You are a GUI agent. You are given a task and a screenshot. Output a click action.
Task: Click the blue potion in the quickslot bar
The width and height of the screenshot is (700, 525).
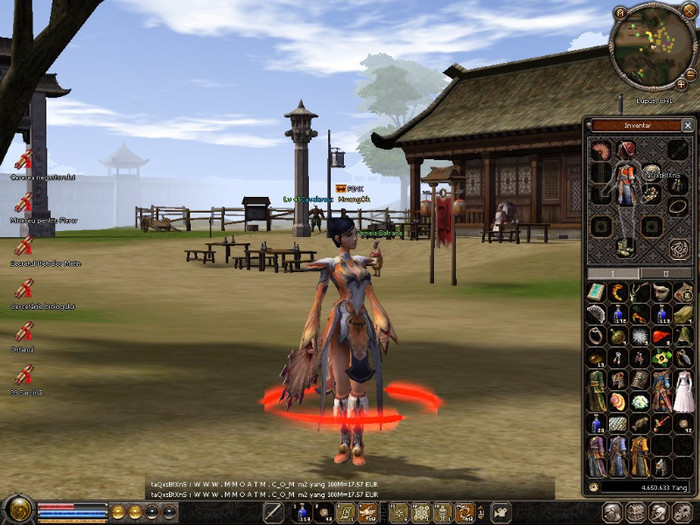301,513
